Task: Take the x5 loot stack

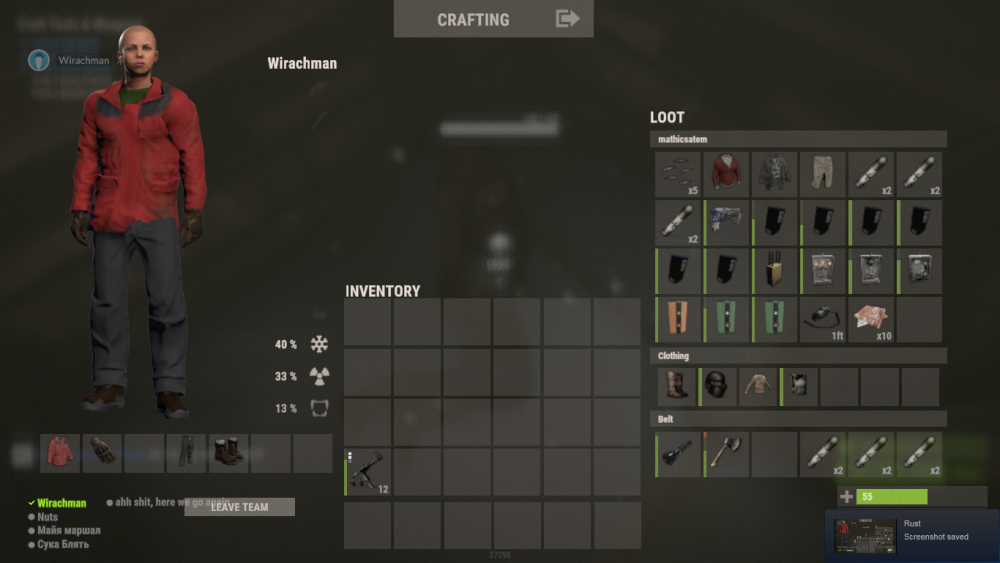Action: 678,174
